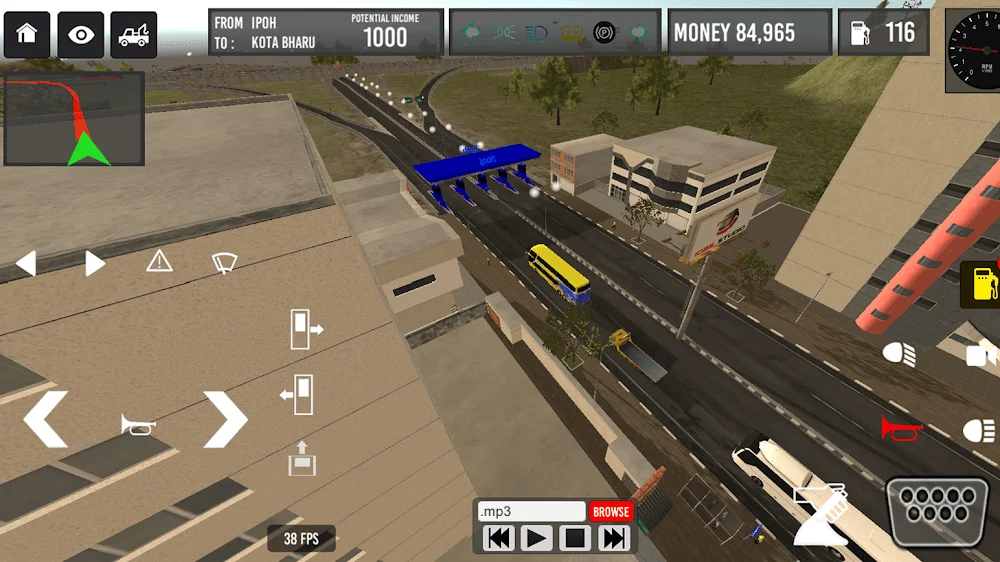Open the home menu button
This screenshot has height=562, width=1000.
27,35
